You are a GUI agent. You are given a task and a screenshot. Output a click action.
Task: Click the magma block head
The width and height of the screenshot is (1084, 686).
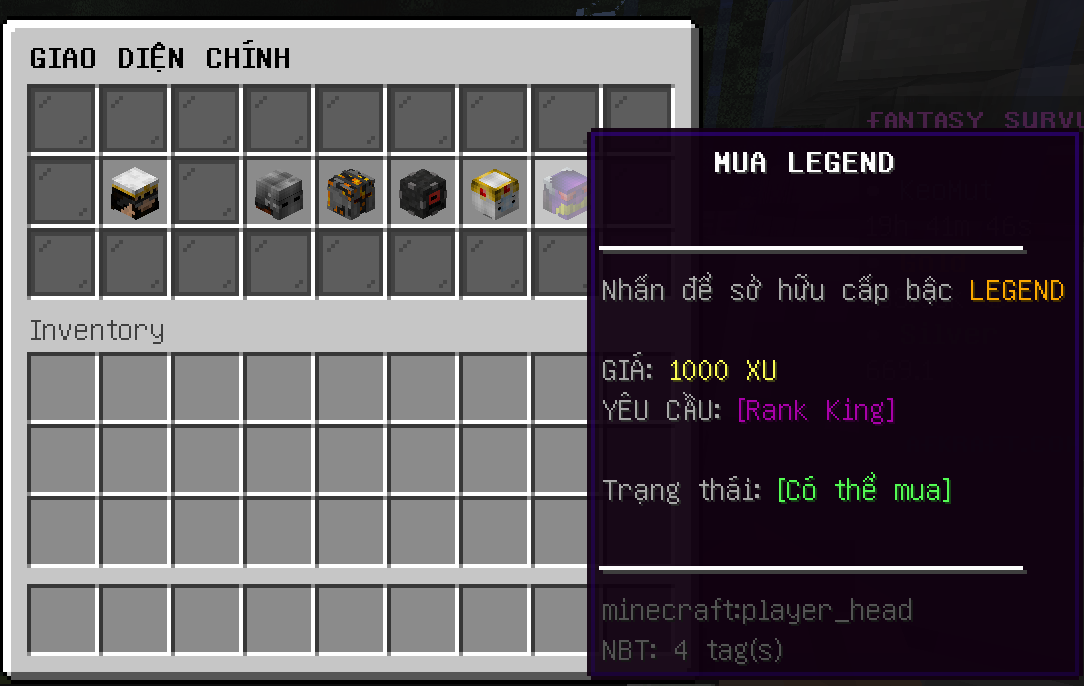tap(350, 193)
